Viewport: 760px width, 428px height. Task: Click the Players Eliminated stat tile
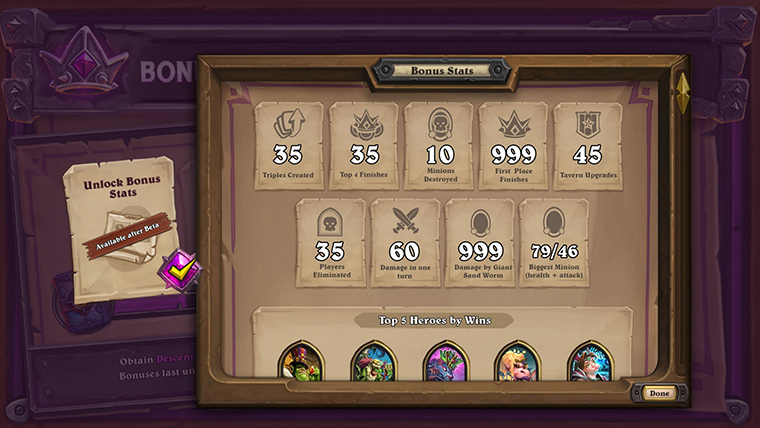331,243
